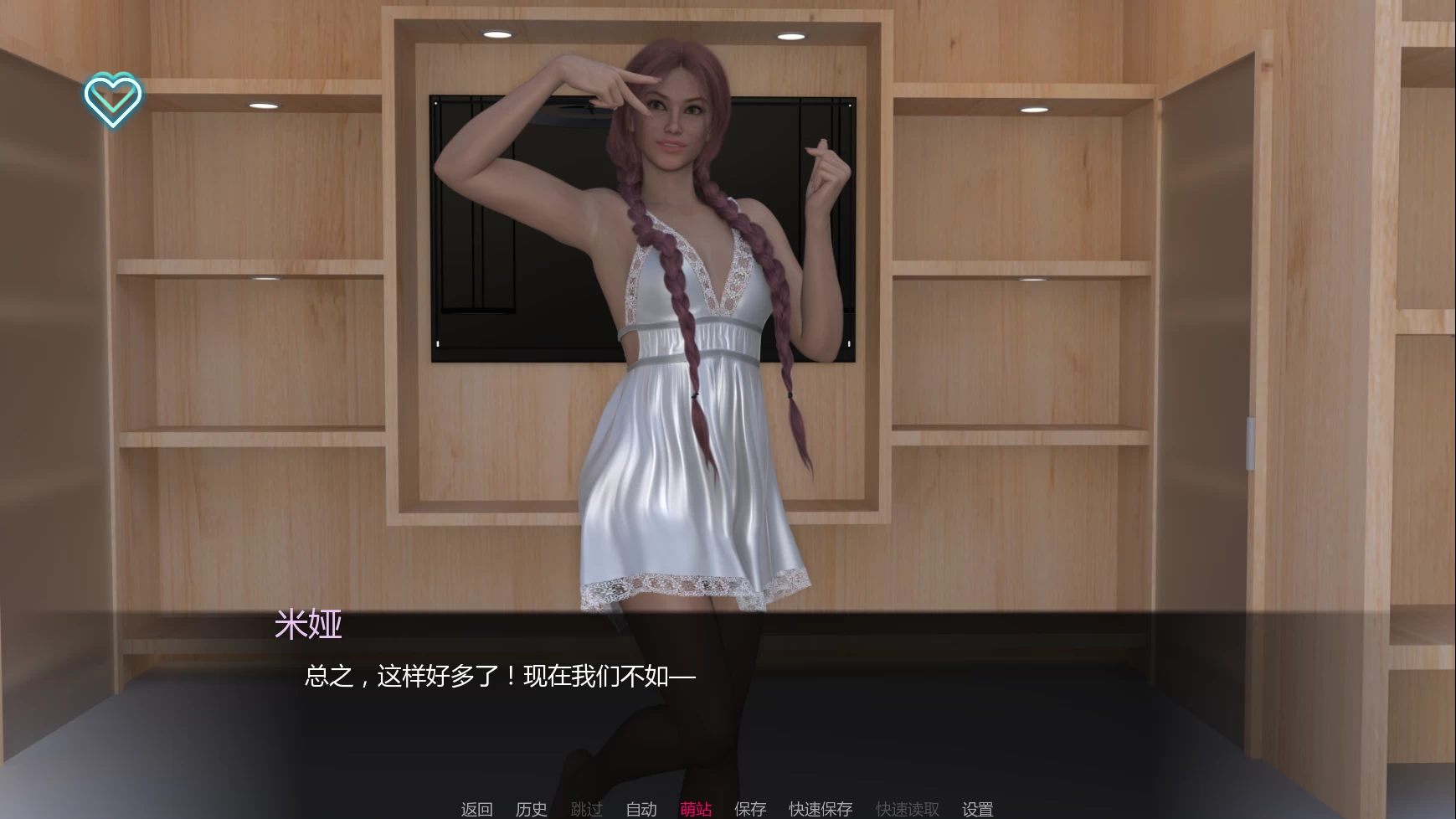This screenshot has height=819, width=1456.
Task: Click 快速读取 to quick load
Action: [907, 809]
